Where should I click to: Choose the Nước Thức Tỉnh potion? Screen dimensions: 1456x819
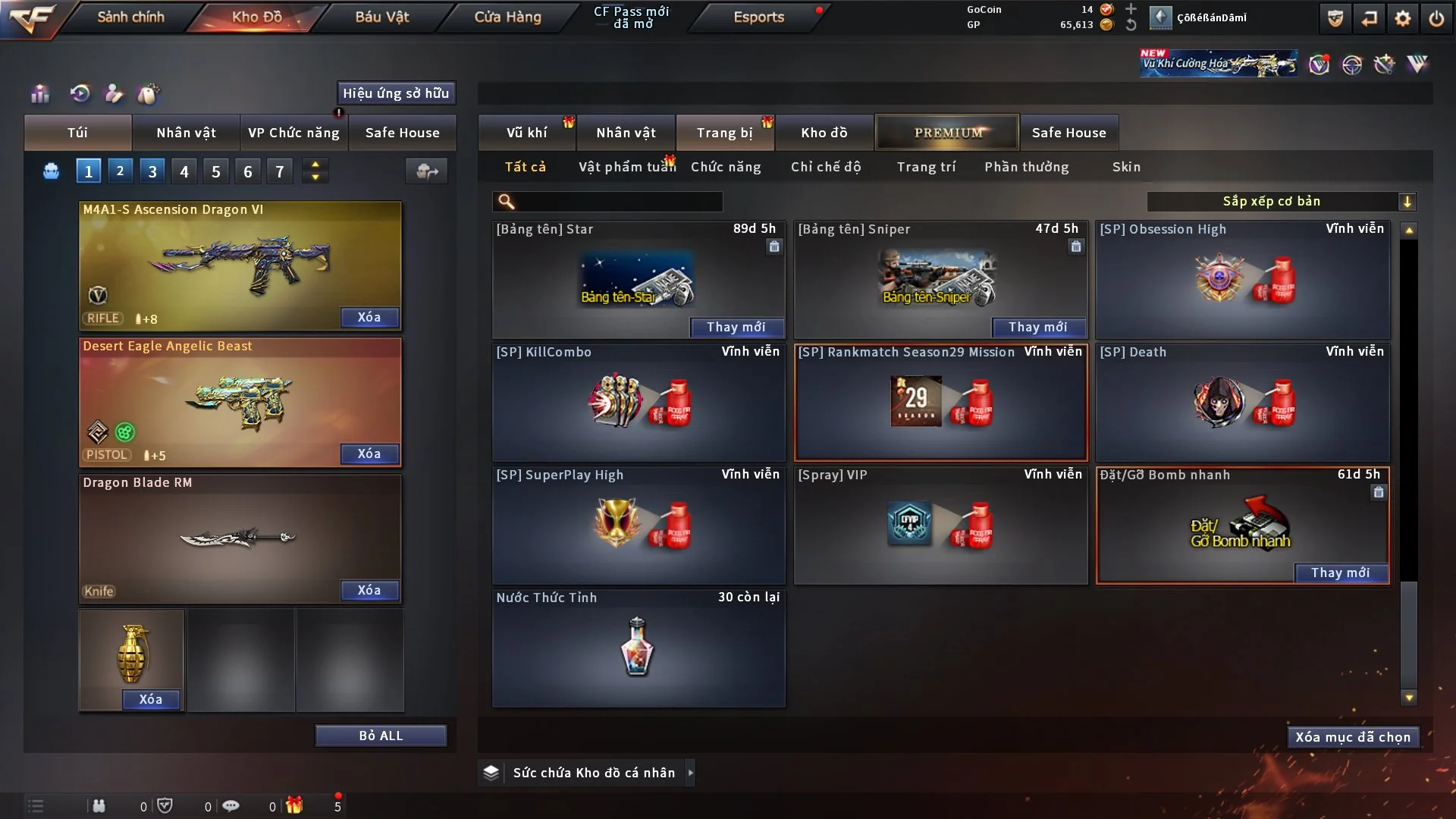[639, 648]
